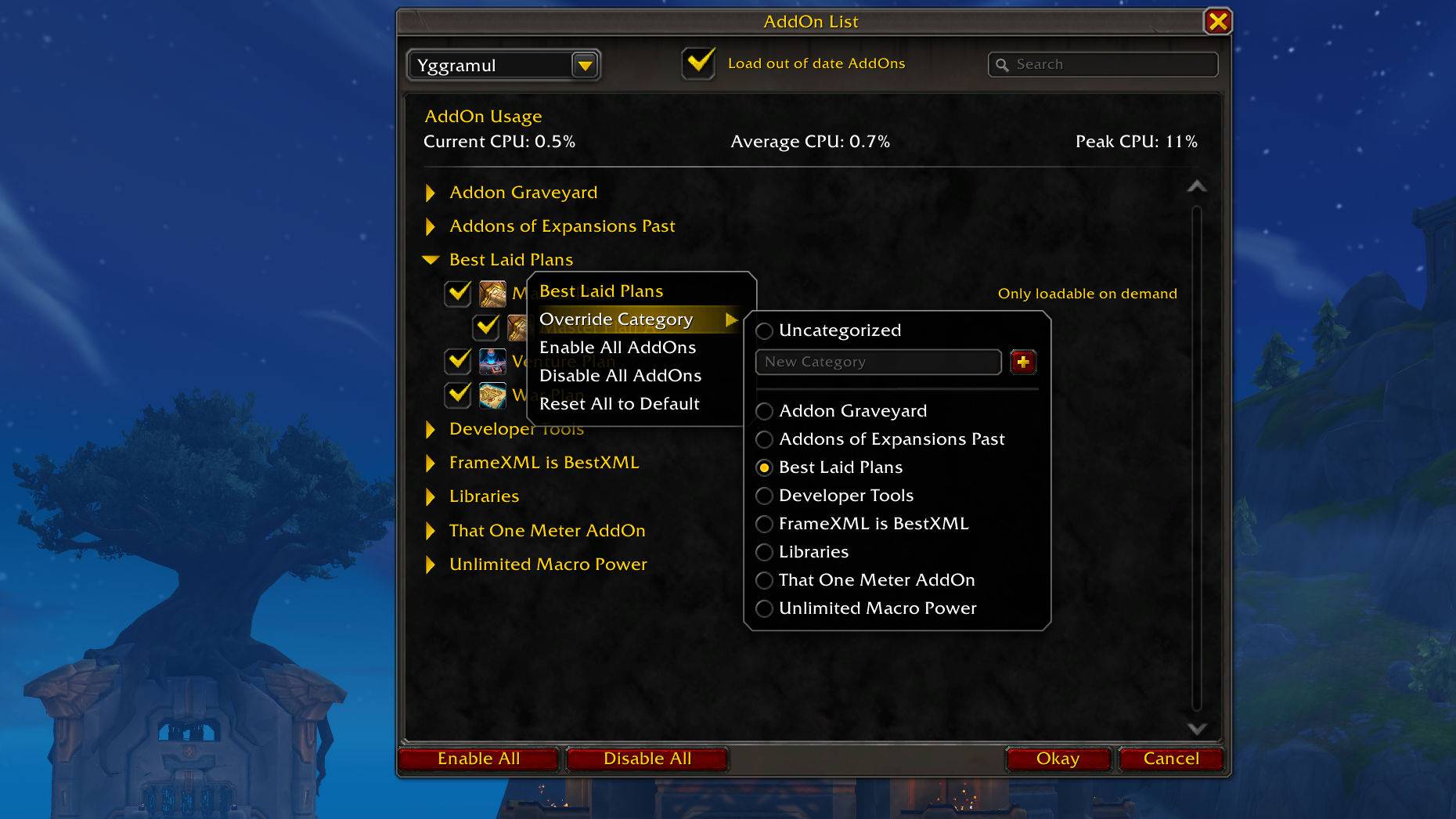This screenshot has width=1456, height=819.
Task: Click the magnifier icon in the search box
Action: click(1003, 64)
